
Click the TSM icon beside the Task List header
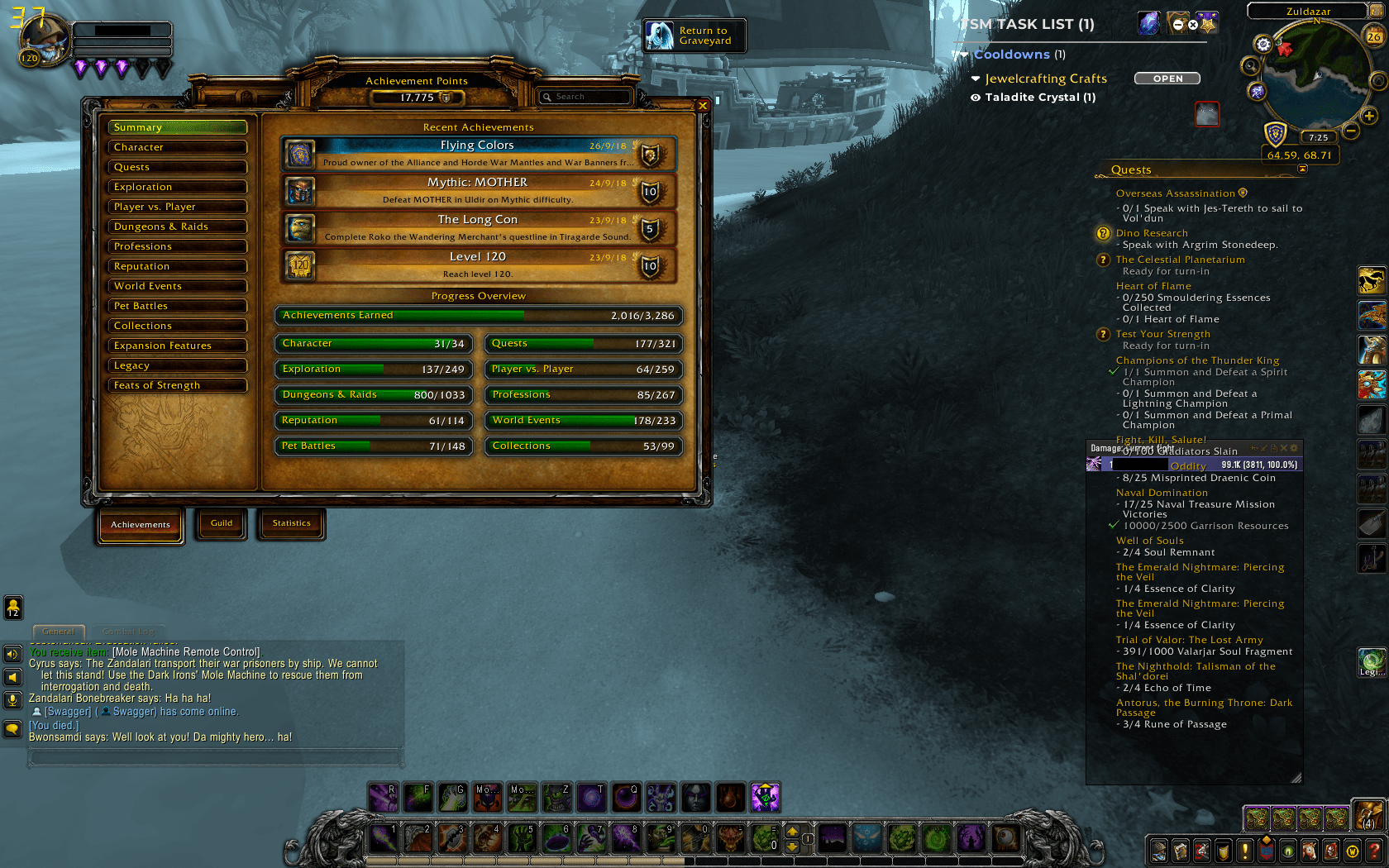1150,22
